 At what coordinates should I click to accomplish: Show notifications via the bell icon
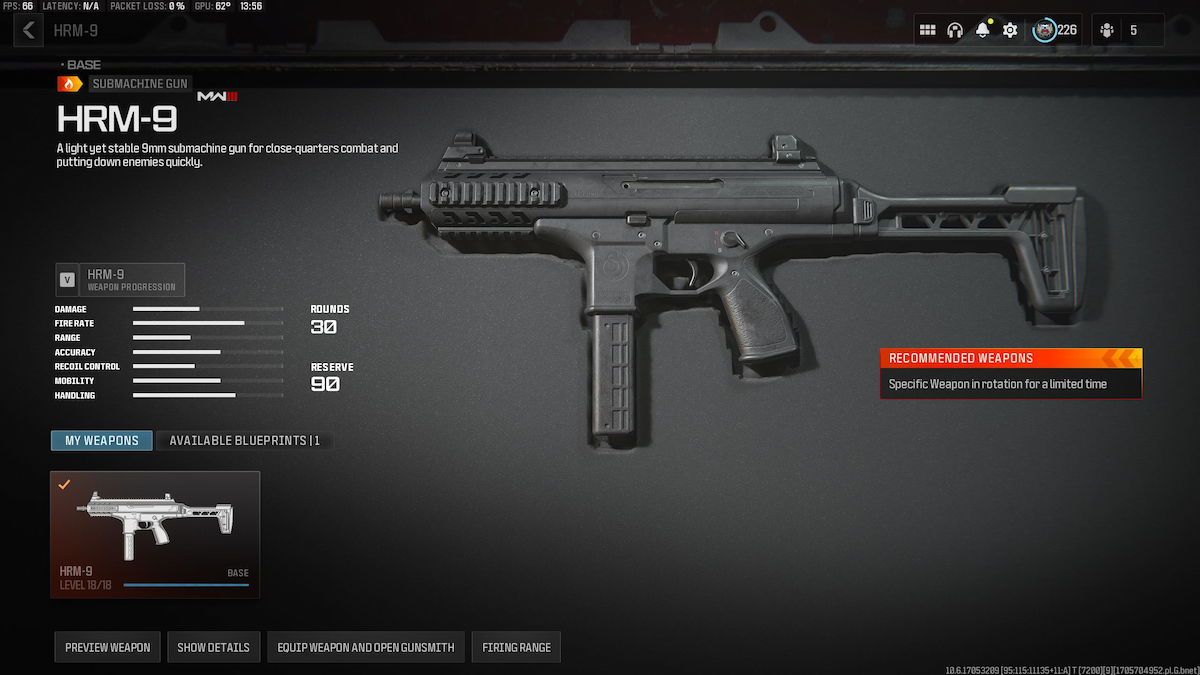click(982, 30)
